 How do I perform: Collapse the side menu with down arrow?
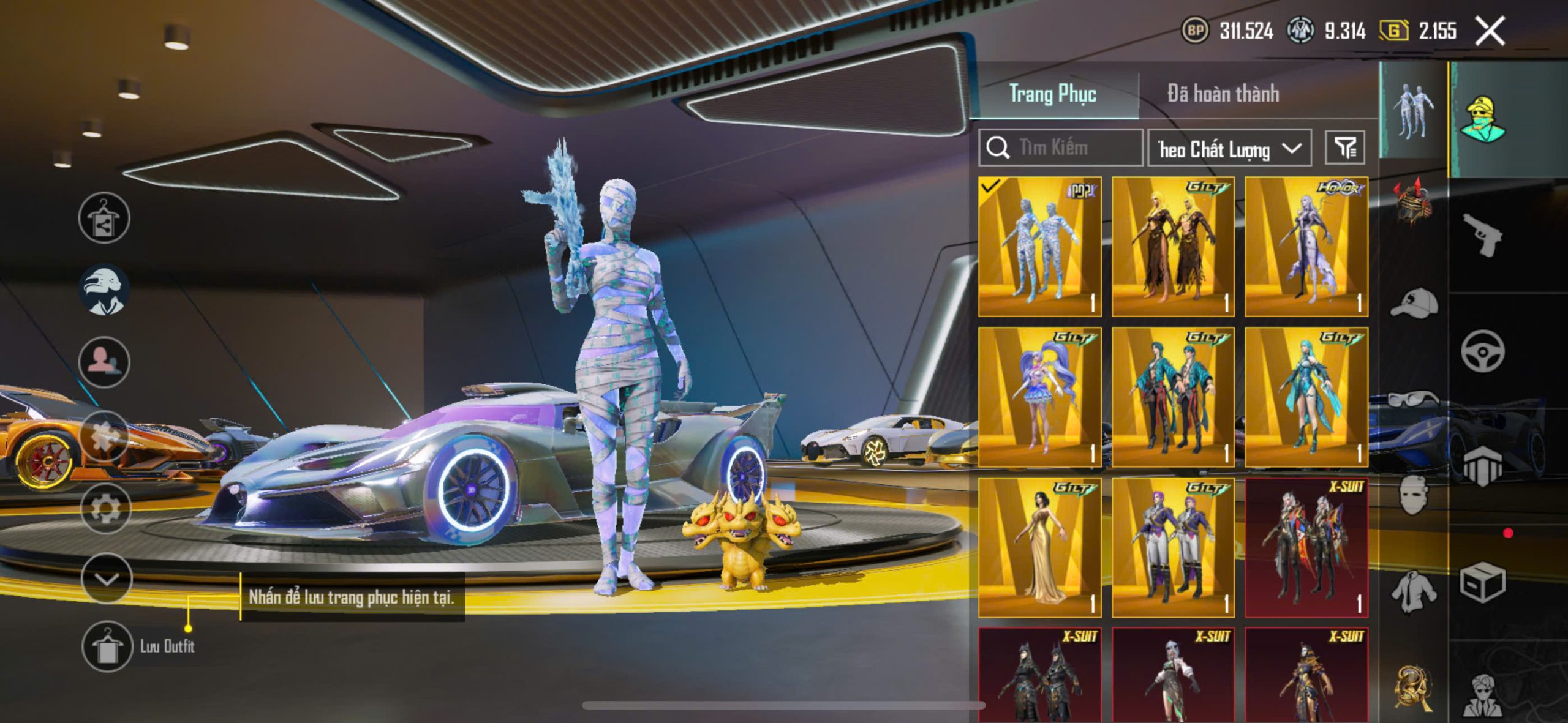click(107, 579)
